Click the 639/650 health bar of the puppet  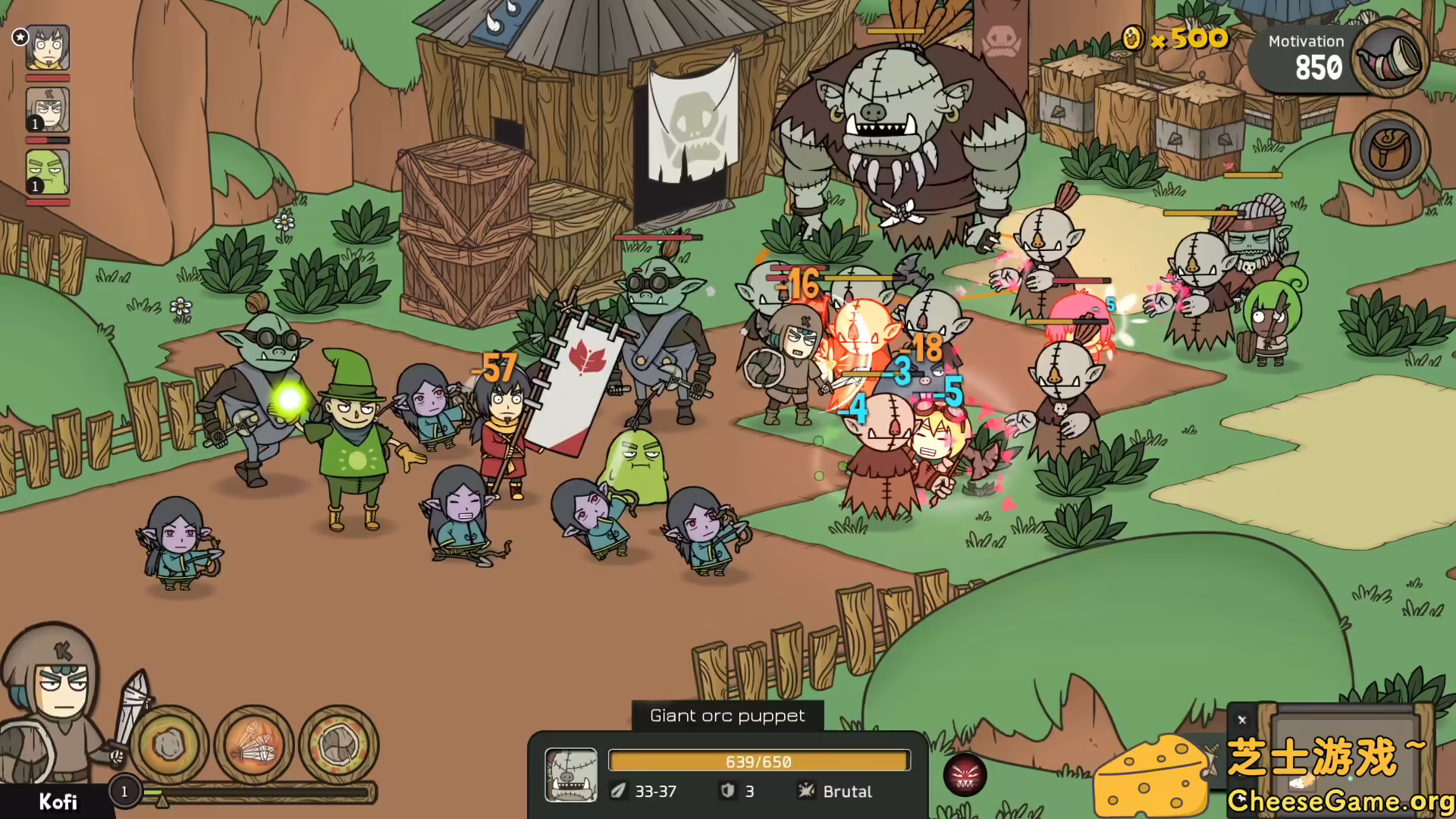(758, 761)
